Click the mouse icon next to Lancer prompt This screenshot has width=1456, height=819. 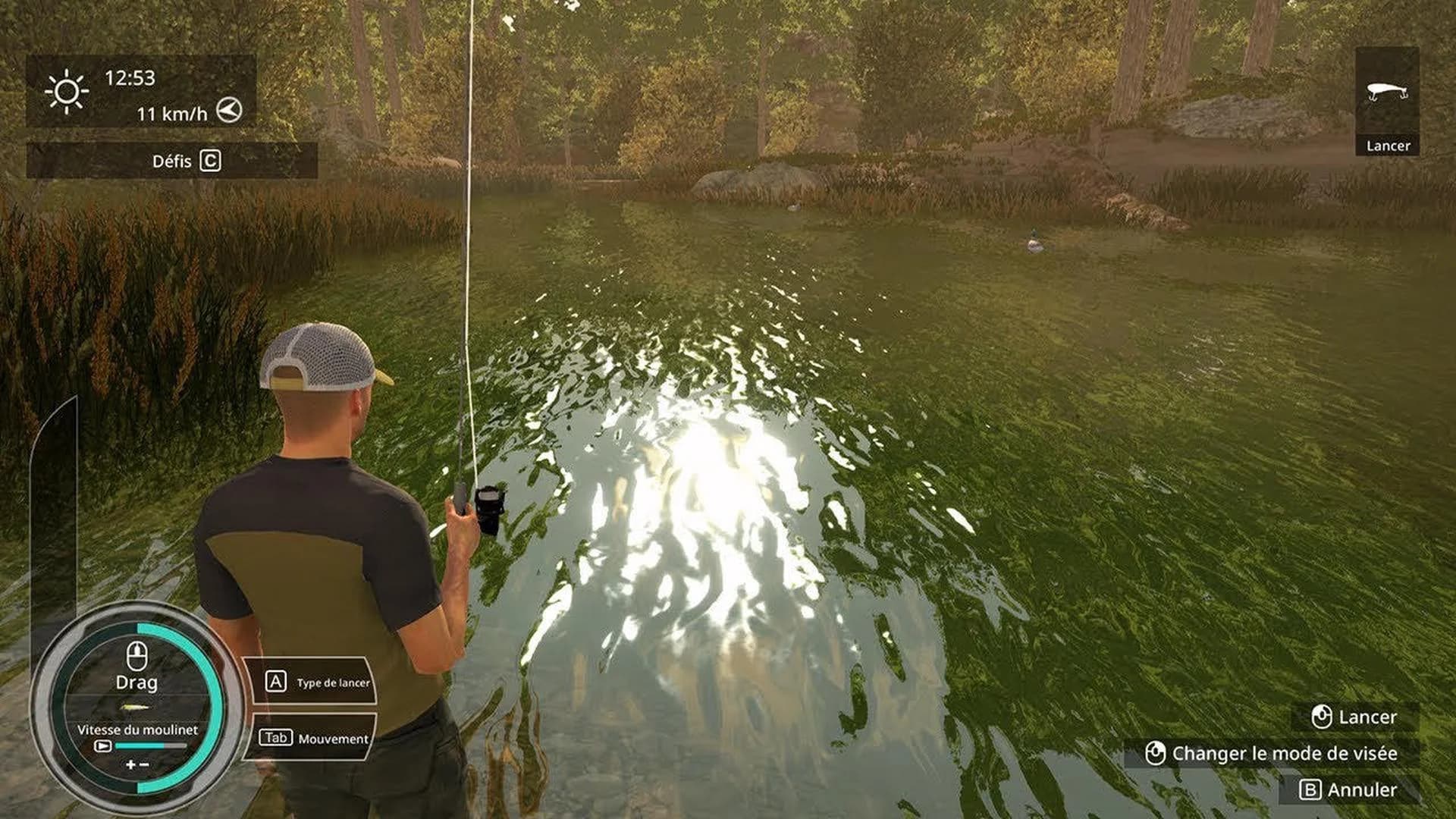(1323, 717)
